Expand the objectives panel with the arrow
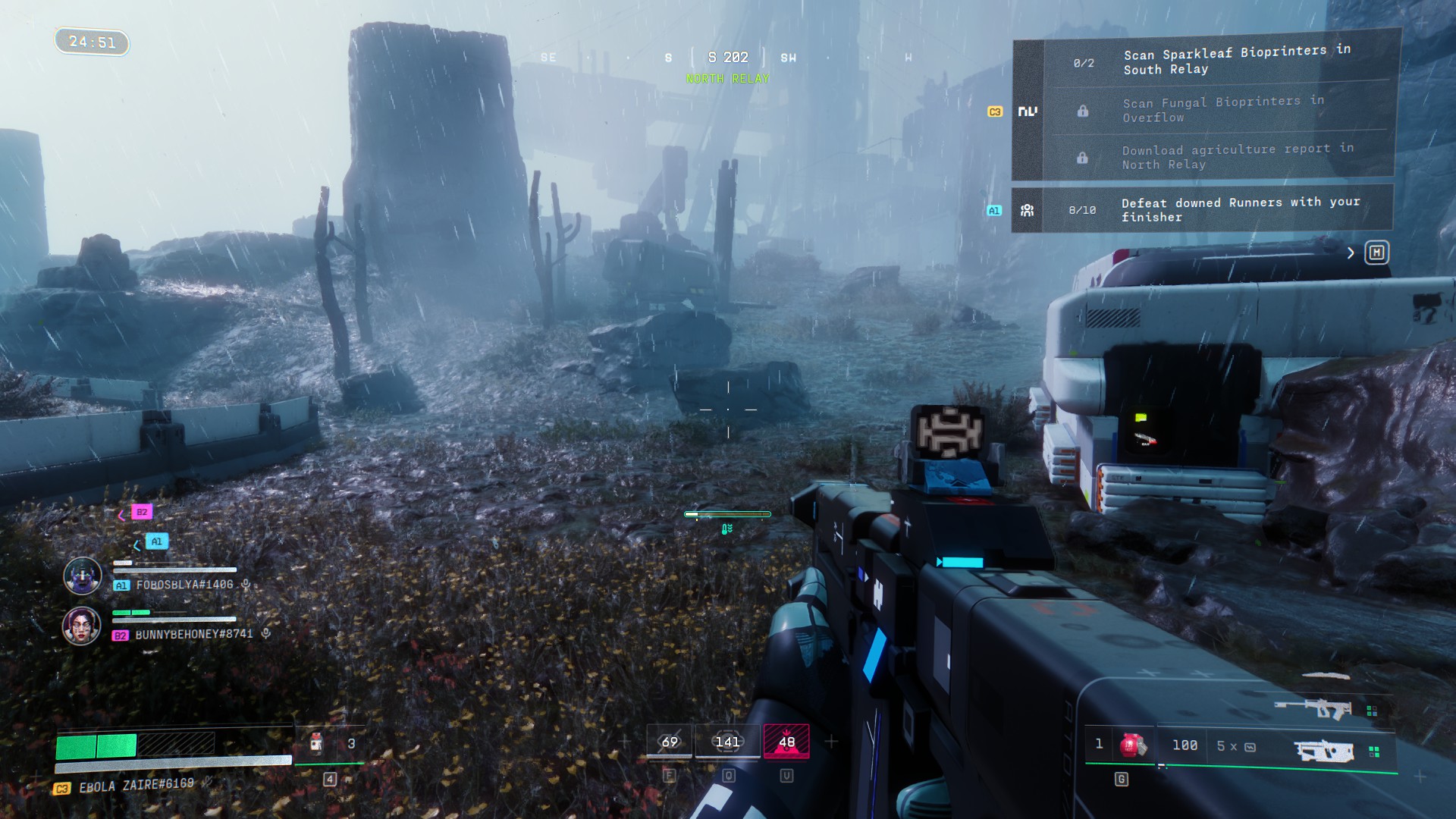Screen dimensions: 1456x819 (1351, 253)
